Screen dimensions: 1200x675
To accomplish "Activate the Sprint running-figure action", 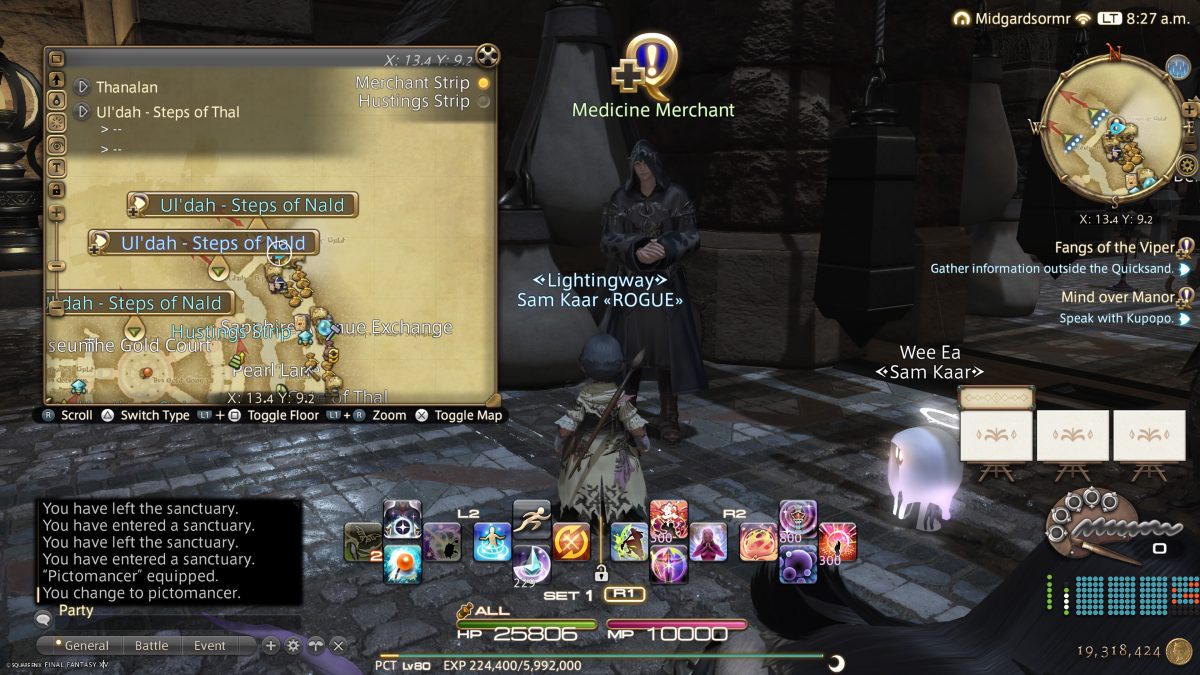I will pyautogui.click(x=532, y=518).
